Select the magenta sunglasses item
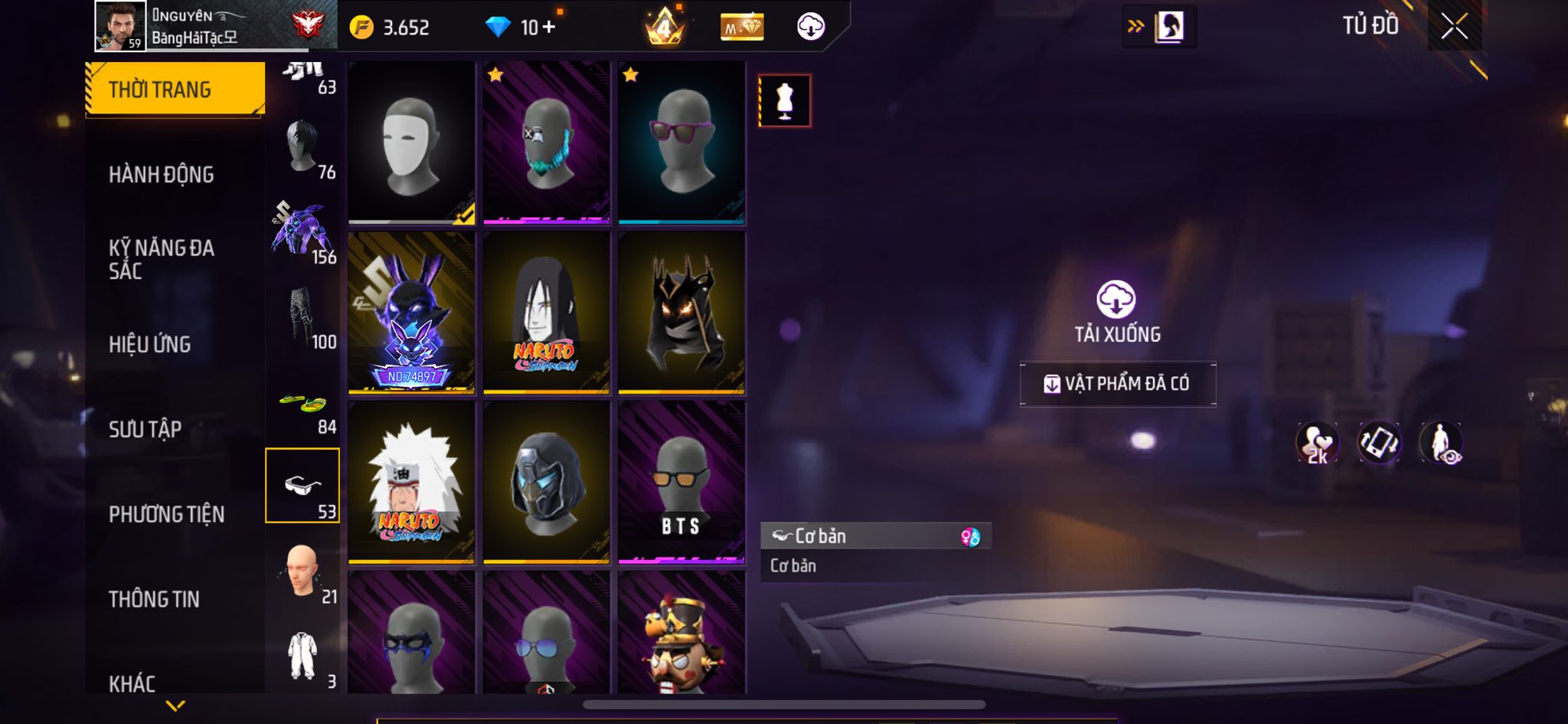 pyautogui.click(x=681, y=143)
